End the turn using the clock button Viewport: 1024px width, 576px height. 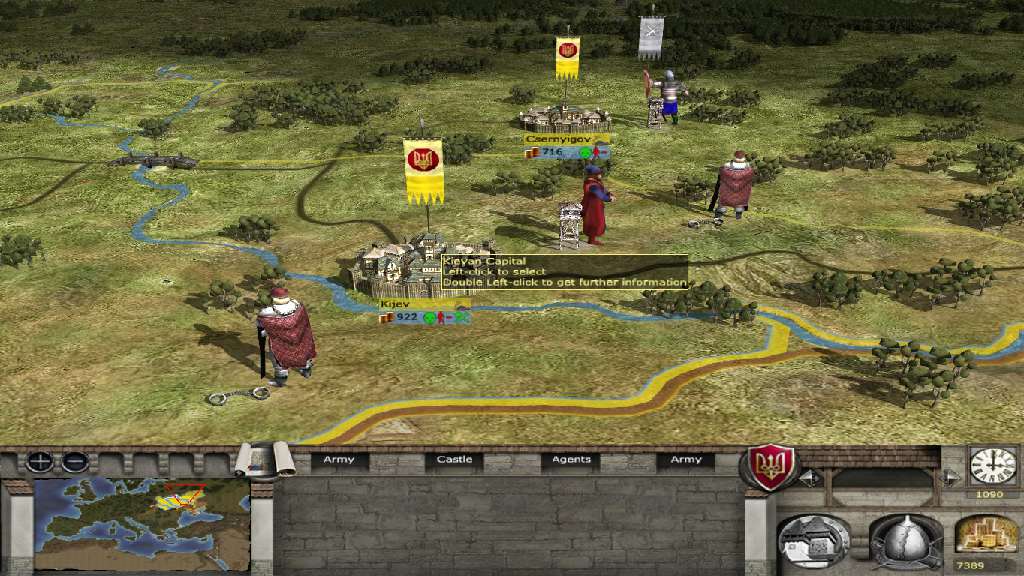pyautogui.click(x=991, y=465)
